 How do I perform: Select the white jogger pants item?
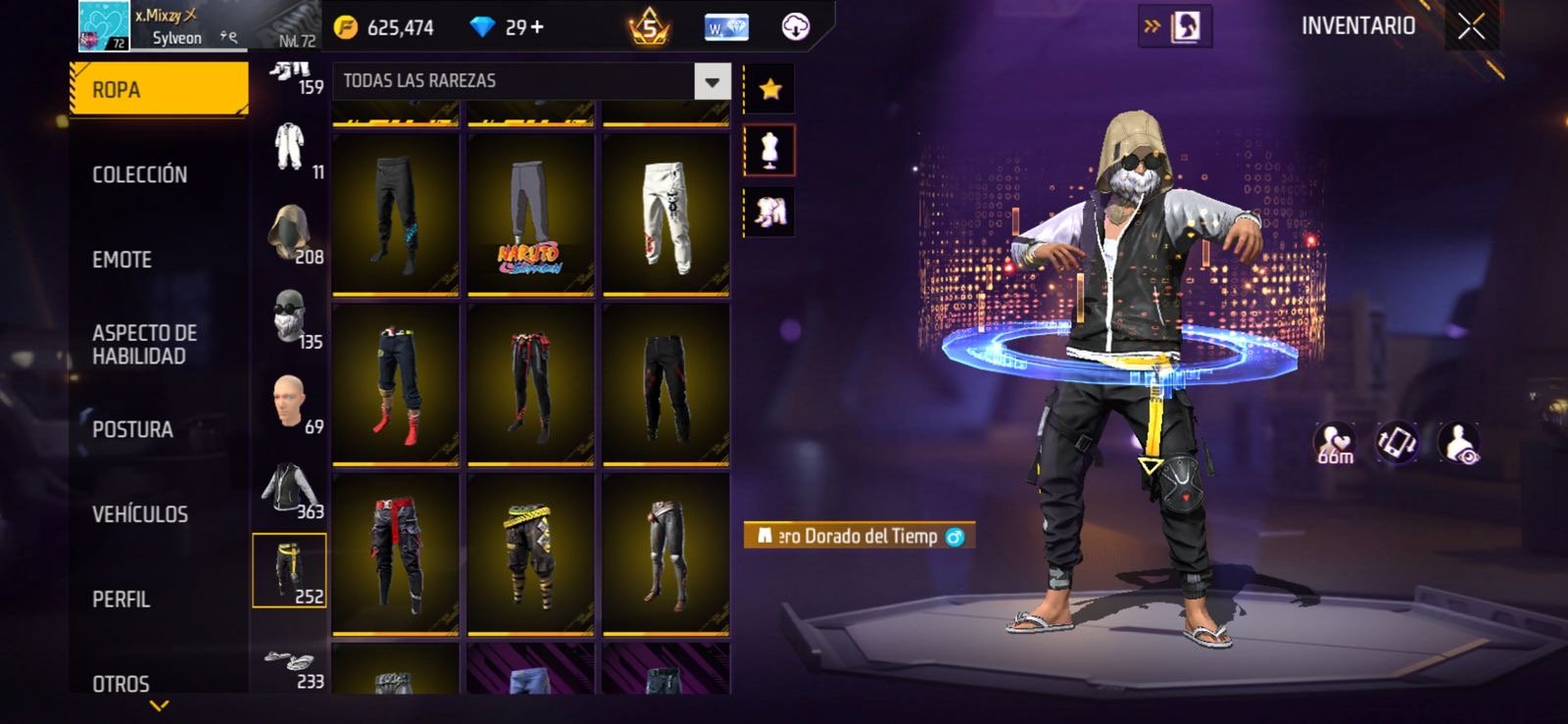[x=665, y=215]
